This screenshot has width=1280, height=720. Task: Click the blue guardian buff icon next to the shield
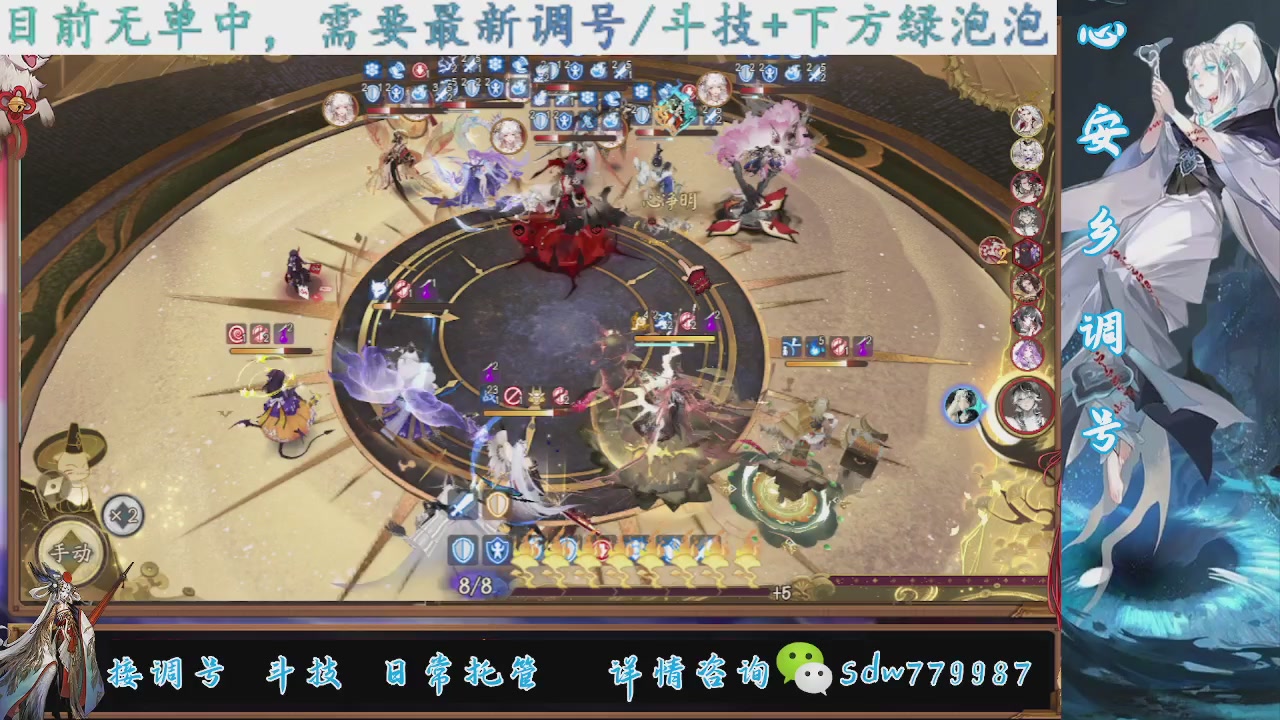497,548
